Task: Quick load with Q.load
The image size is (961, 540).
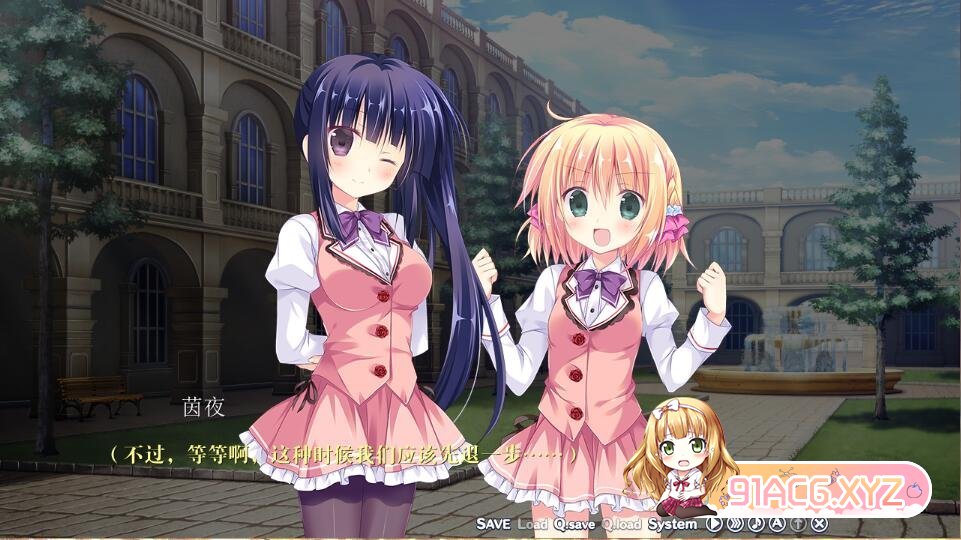Action: [x=621, y=524]
